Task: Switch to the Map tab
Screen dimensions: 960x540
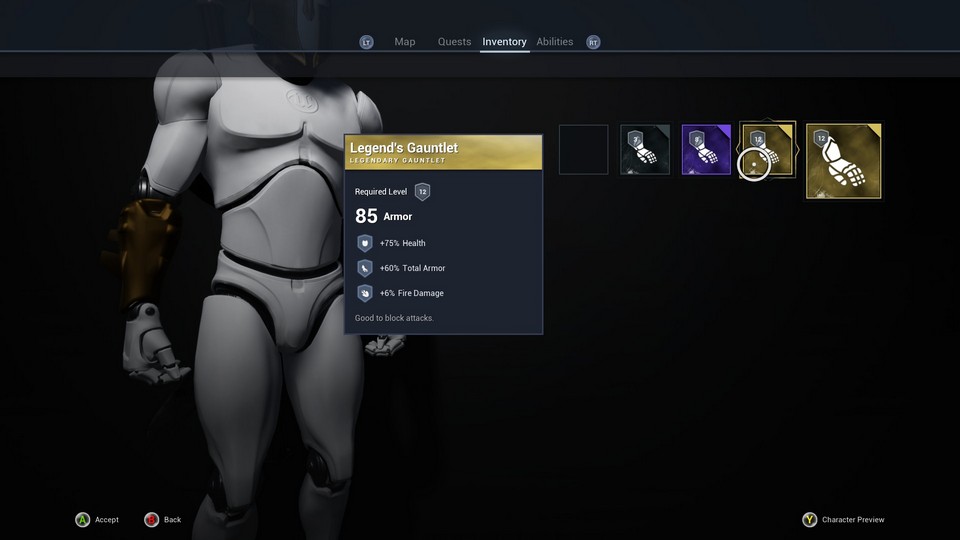Action: pyautogui.click(x=404, y=42)
